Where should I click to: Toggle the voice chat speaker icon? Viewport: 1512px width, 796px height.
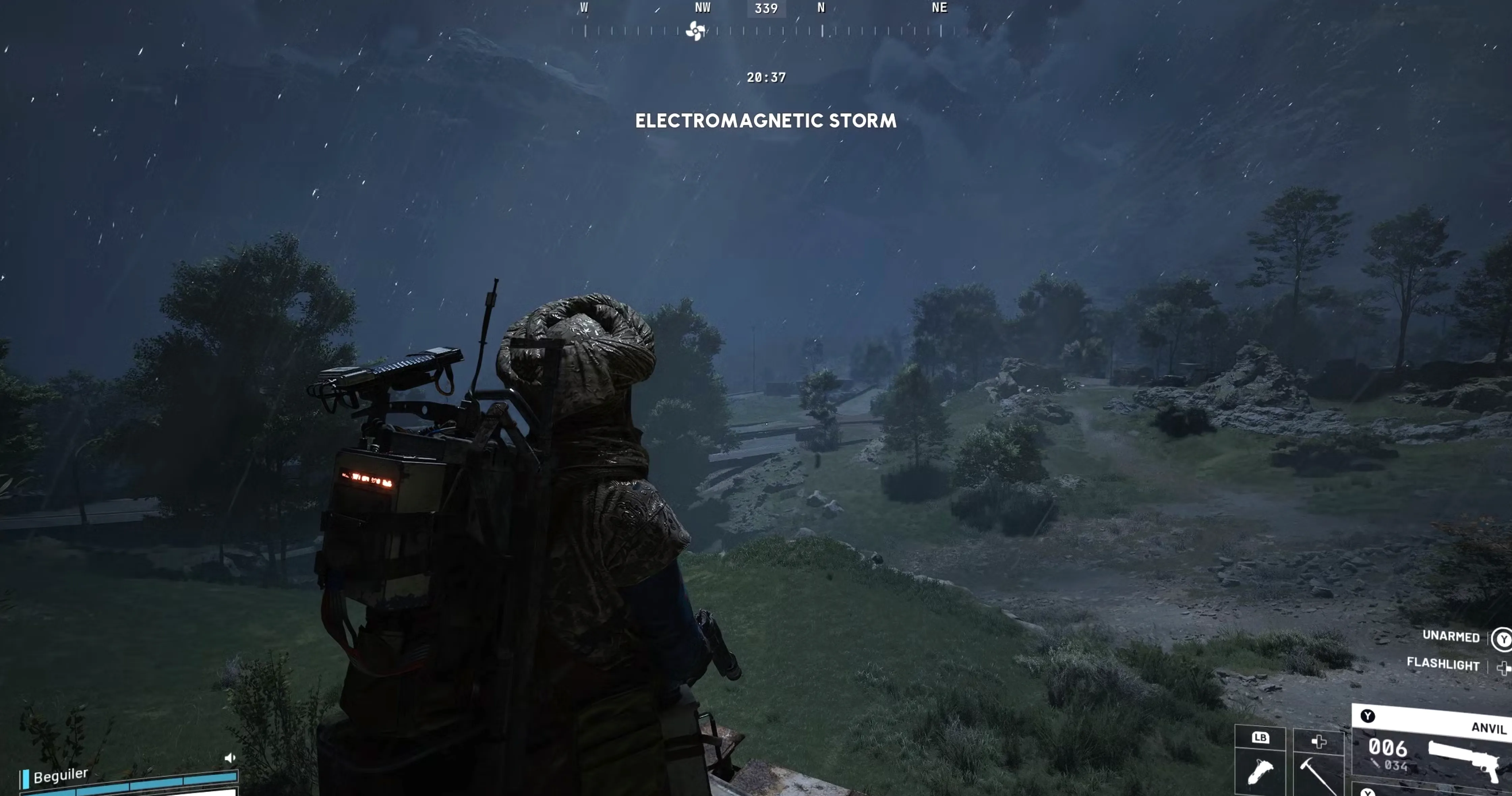230,757
